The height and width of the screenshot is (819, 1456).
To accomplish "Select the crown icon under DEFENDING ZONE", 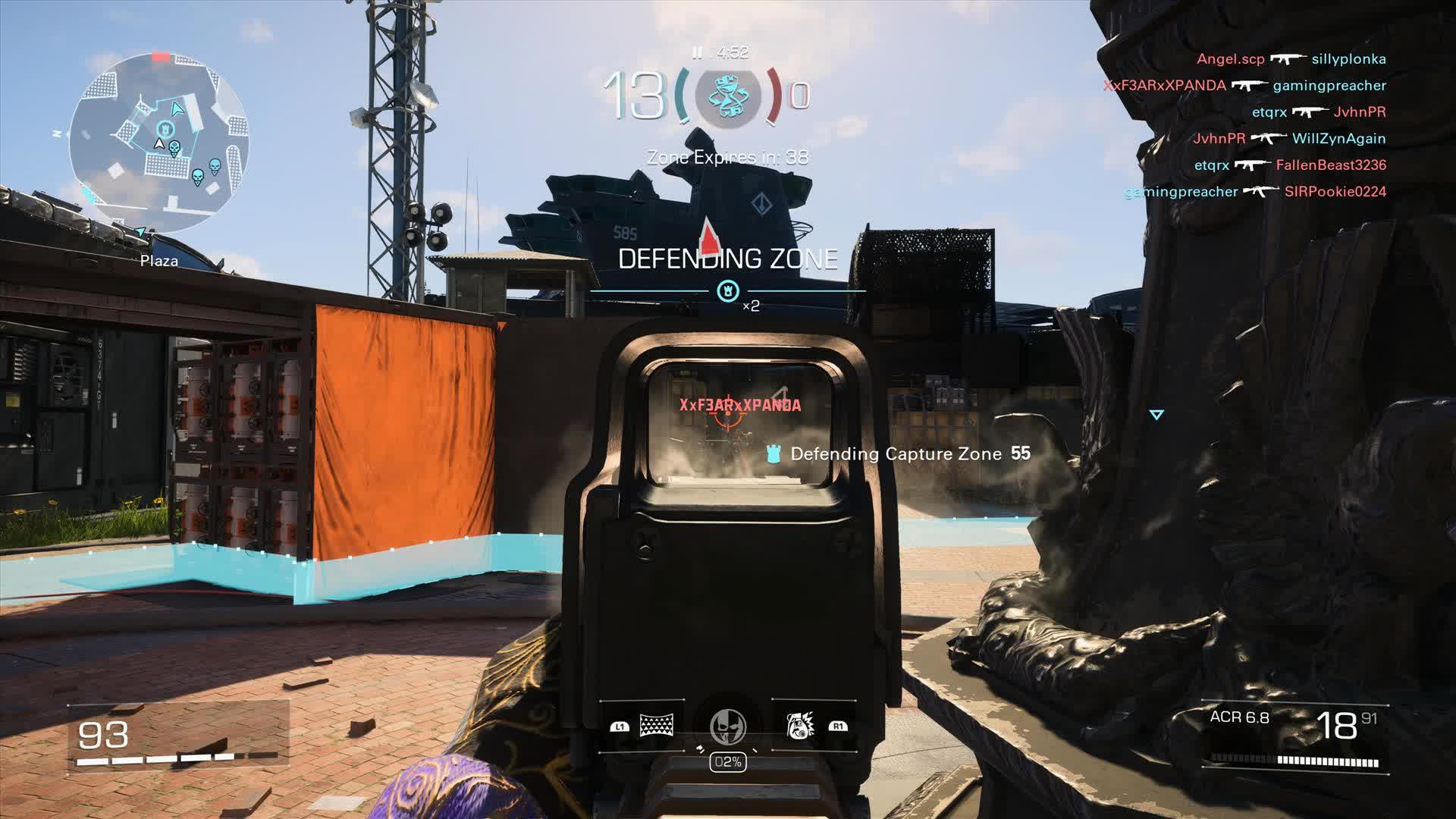I will coord(727,290).
